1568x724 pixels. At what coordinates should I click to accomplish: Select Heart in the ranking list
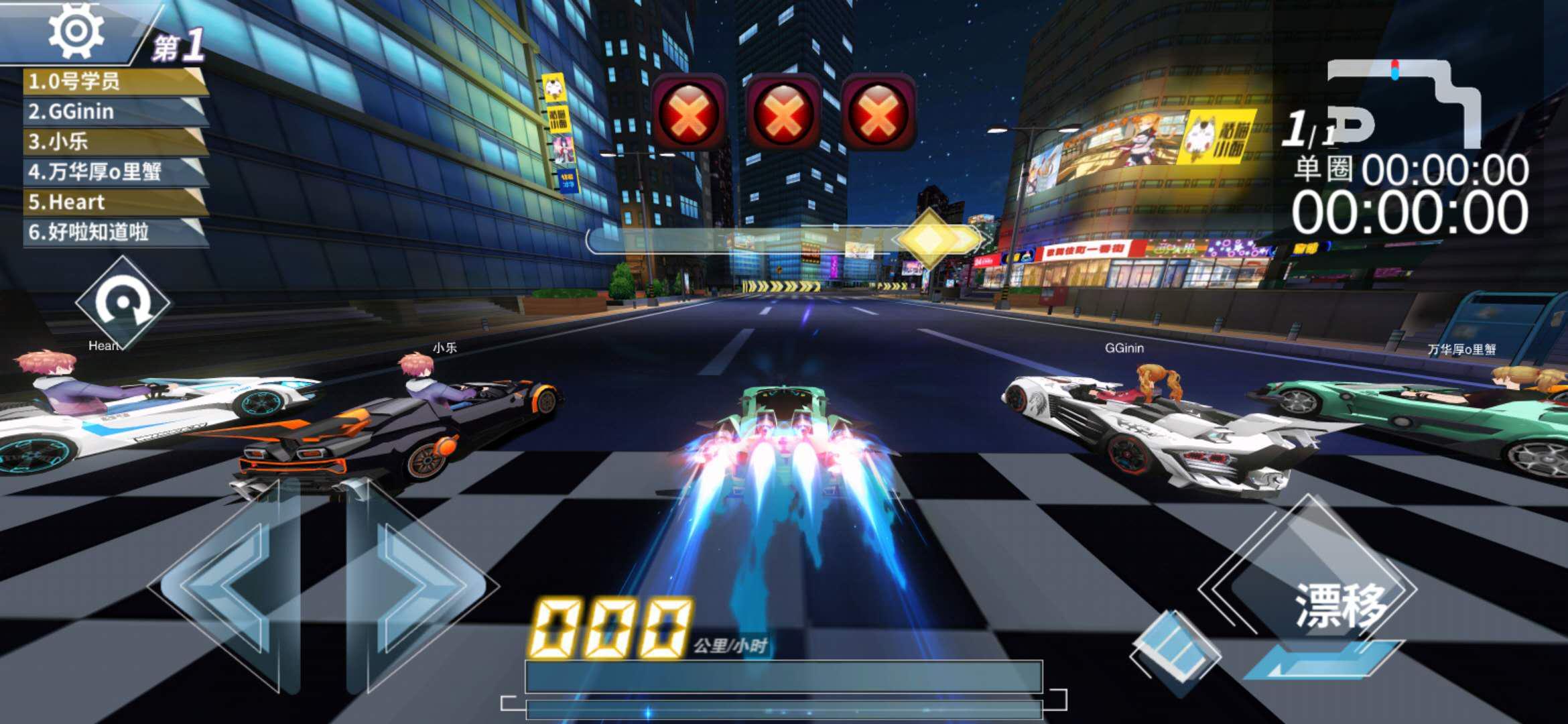coord(114,202)
